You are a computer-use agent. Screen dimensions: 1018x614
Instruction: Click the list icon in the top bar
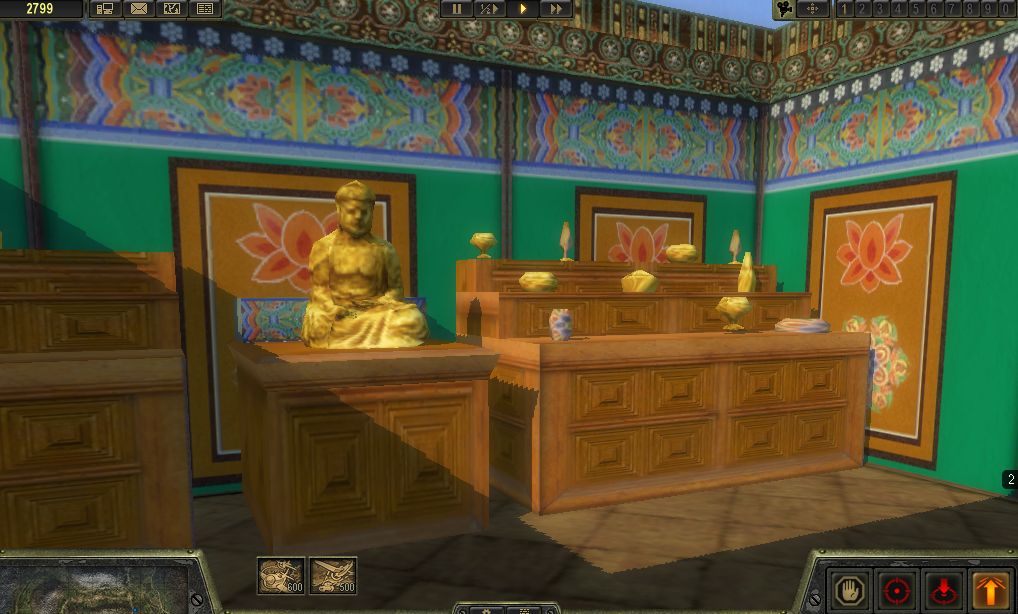pos(204,9)
